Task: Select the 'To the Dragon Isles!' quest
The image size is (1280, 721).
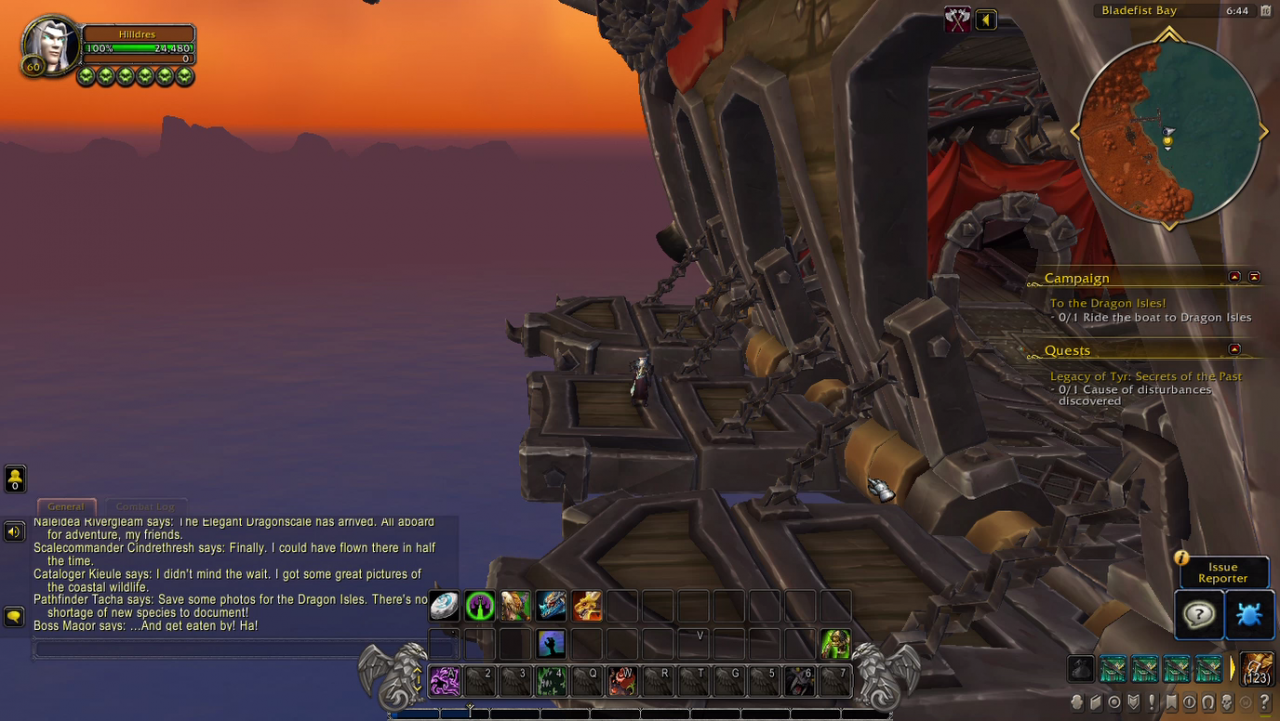Action: (1107, 303)
